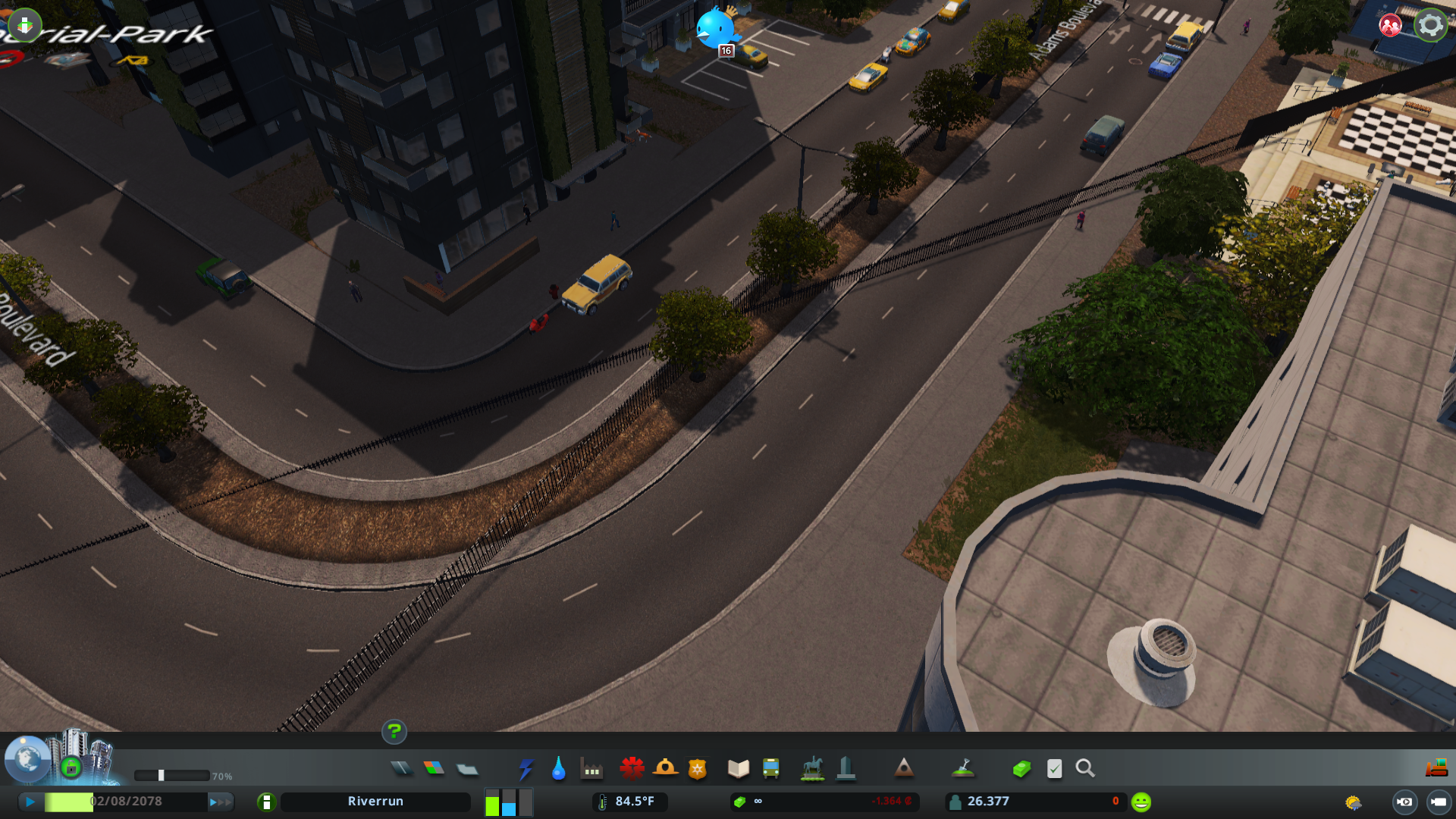Expand the RCI demand bars panel
1456x819 pixels.
point(507,802)
